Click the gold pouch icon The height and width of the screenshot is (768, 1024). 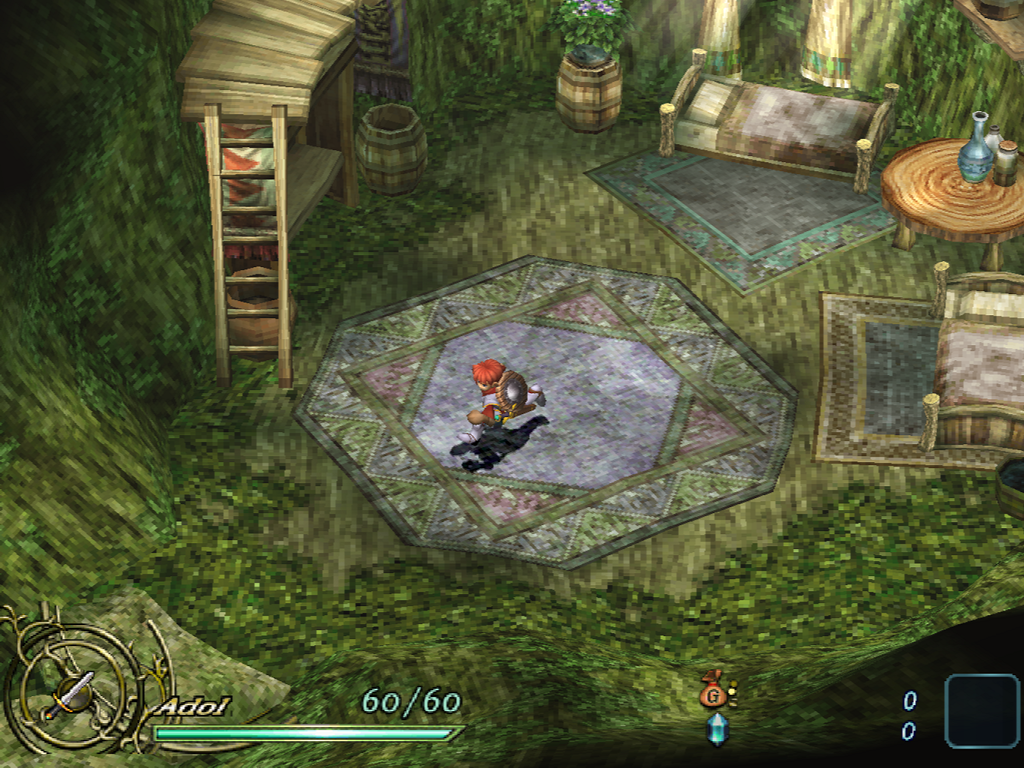click(x=714, y=691)
